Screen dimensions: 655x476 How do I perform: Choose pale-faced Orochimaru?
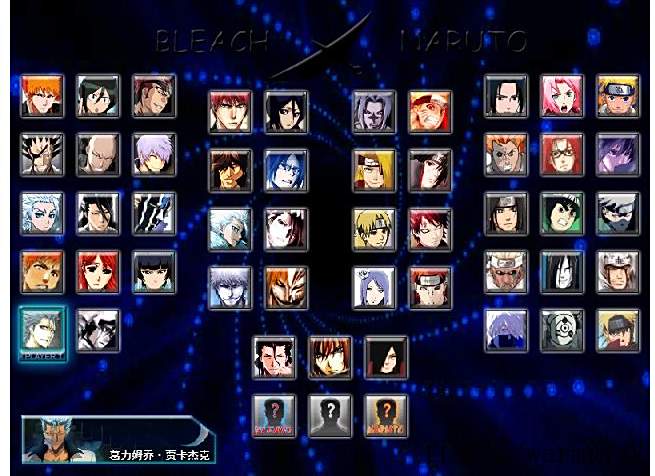[x=562, y=271]
